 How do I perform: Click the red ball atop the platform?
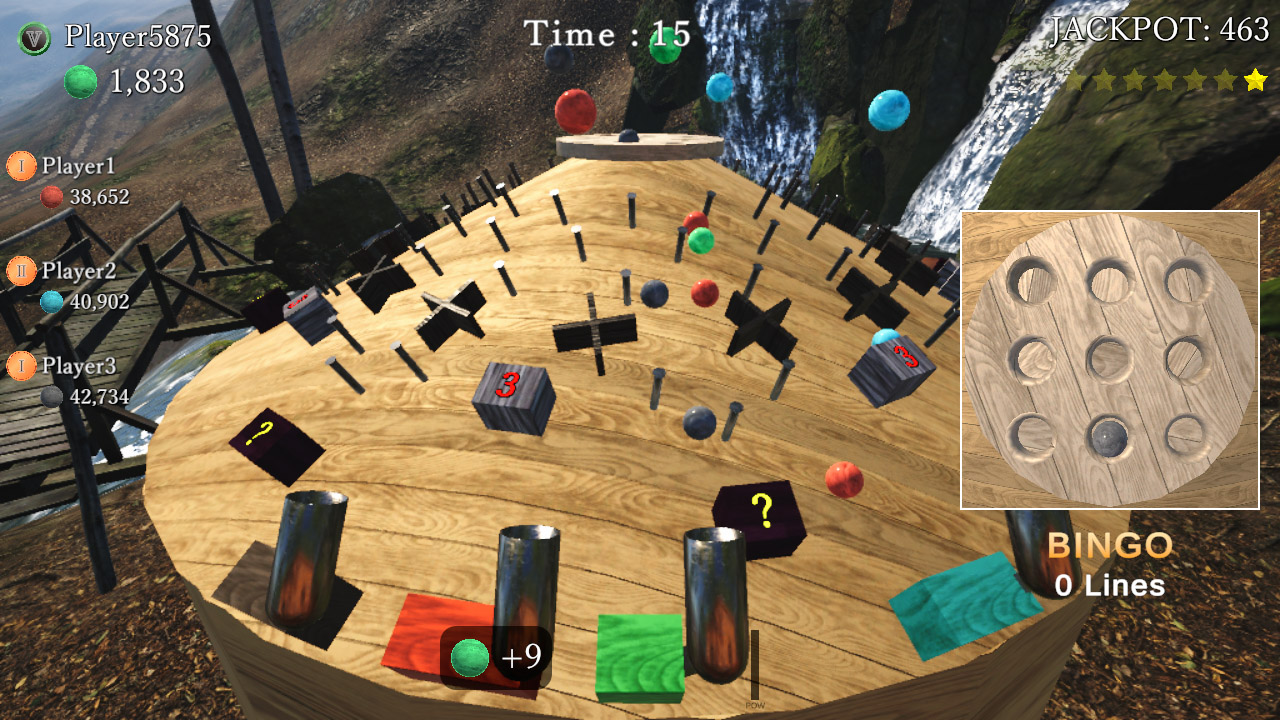[x=577, y=113]
